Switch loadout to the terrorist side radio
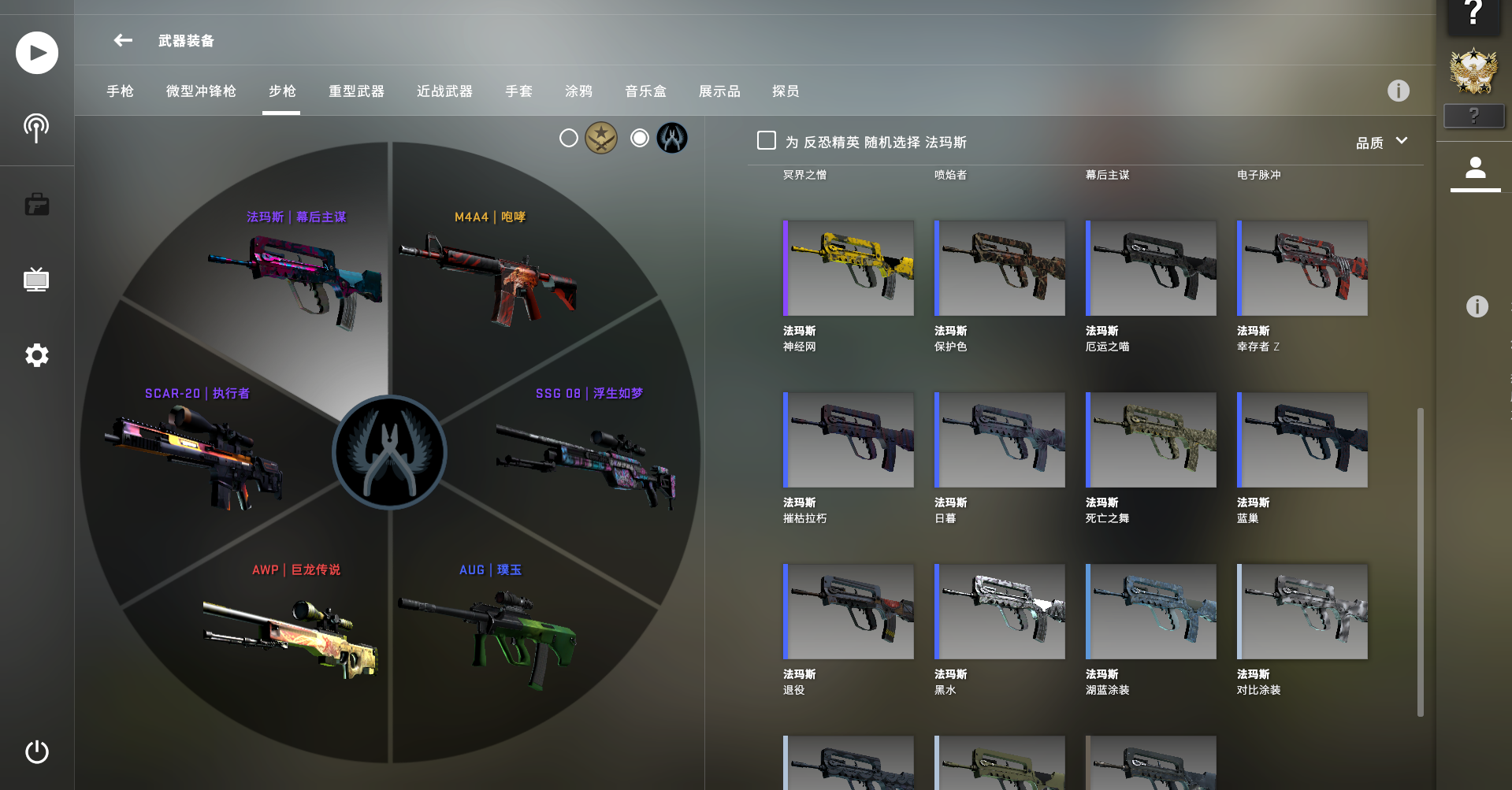The width and height of the screenshot is (1512, 790). tap(569, 139)
